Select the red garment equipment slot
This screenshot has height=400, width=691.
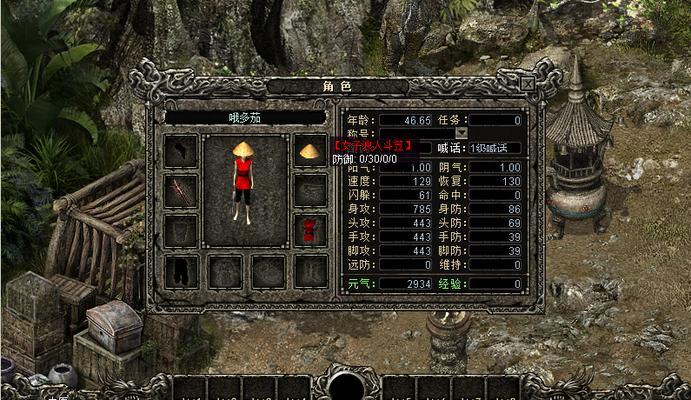point(310,230)
